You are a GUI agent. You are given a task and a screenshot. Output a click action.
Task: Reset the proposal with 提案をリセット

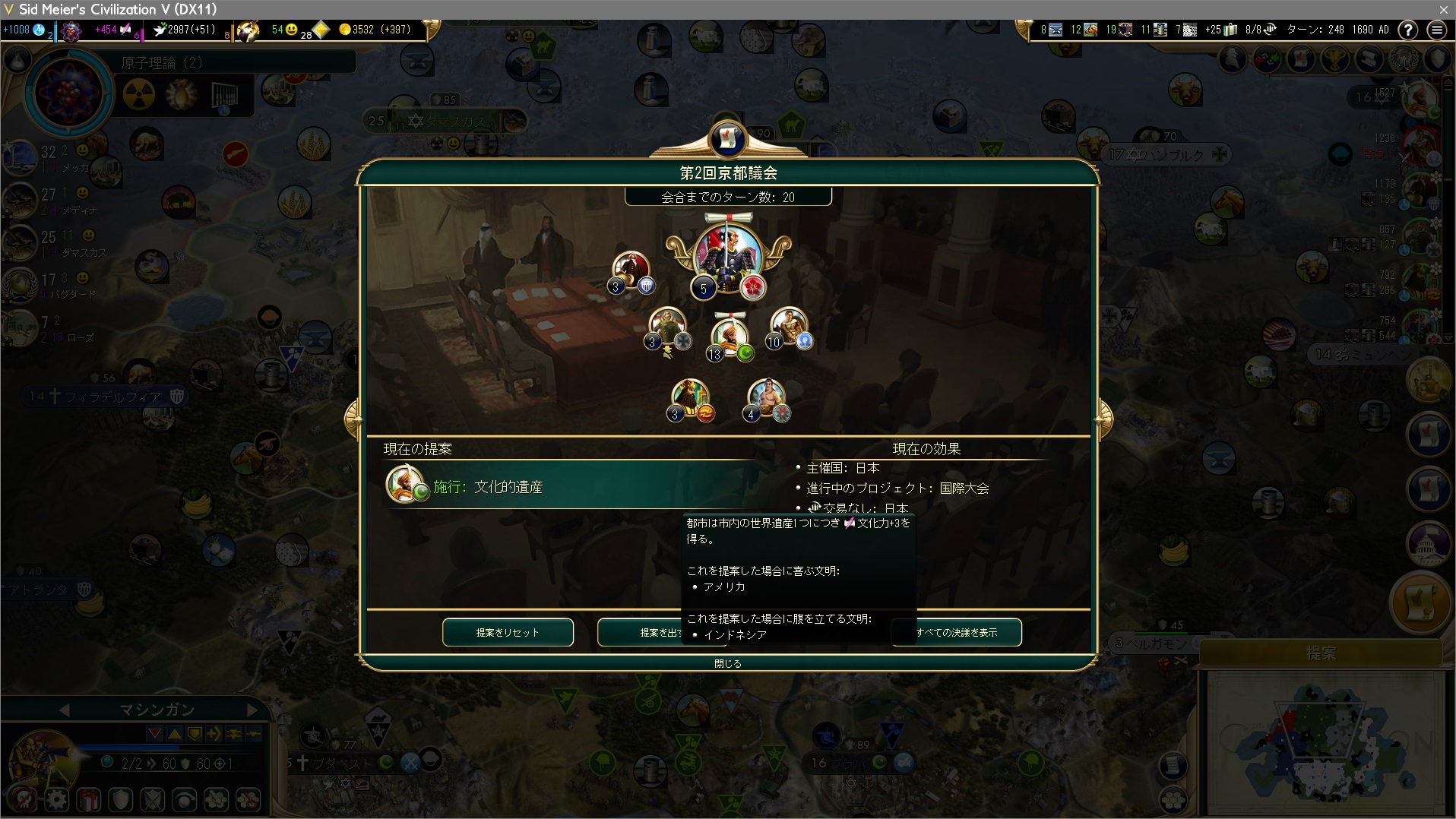coord(508,632)
